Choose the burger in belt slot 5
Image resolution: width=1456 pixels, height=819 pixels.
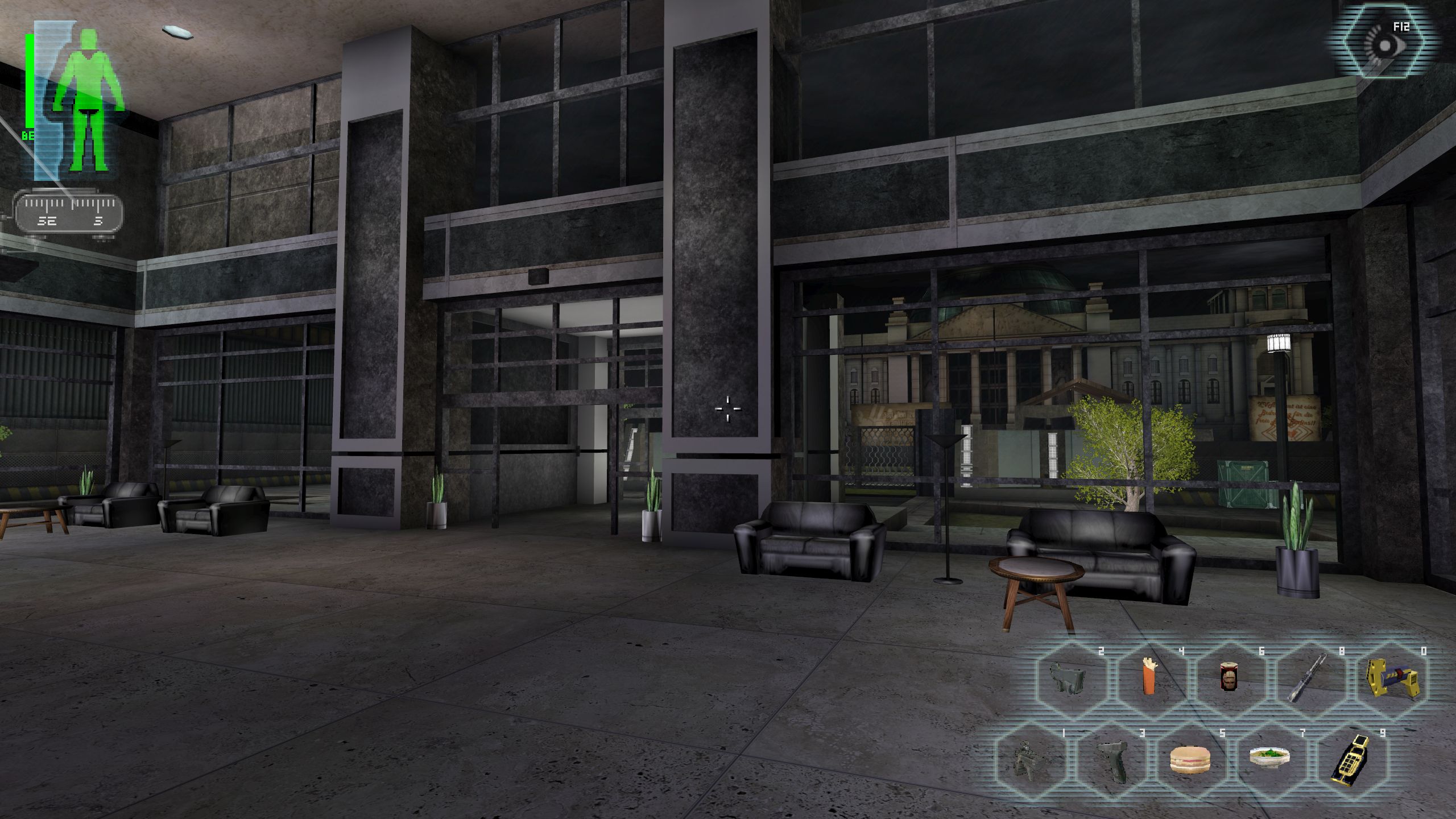pos(1190,760)
